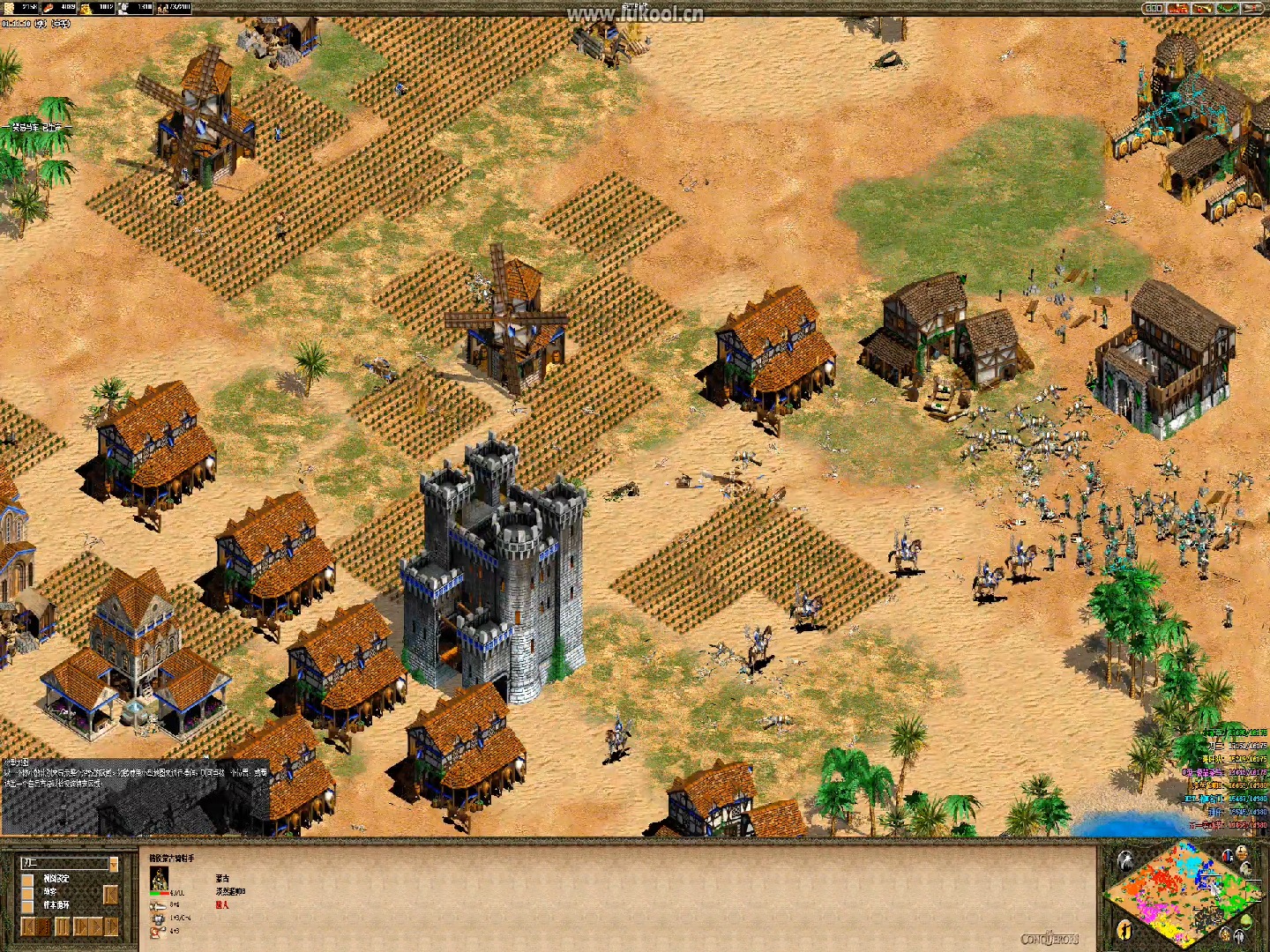1270x952 pixels.
Task: Toggle the first replay checkbox for view lock
Action: point(27,879)
